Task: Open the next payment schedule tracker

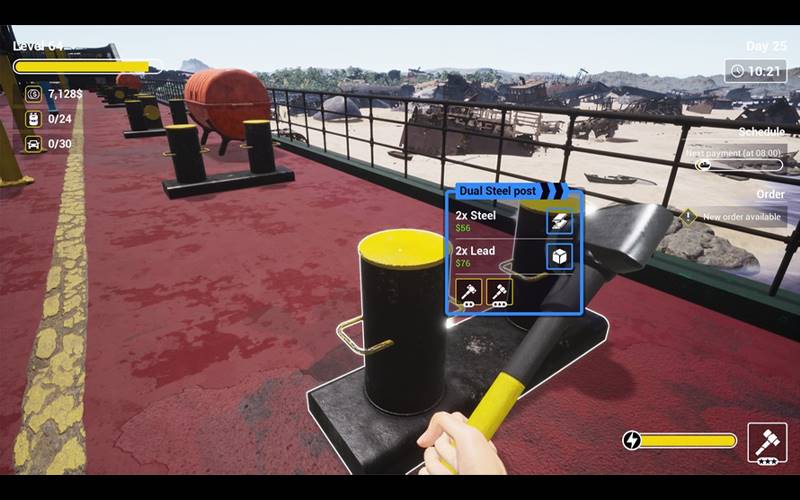Action: click(x=735, y=159)
